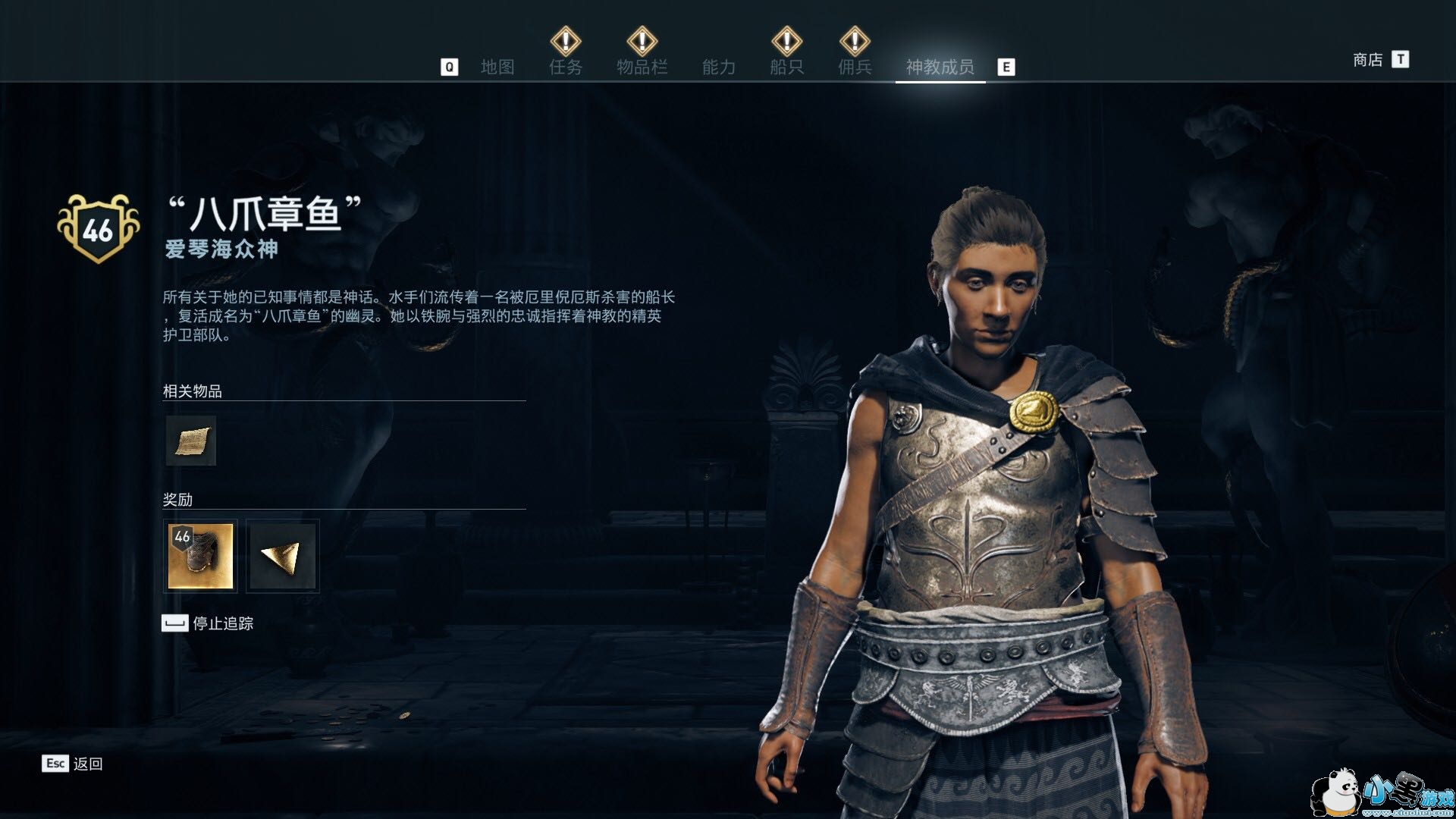The image size is (1456, 819).
Task: Go to the 船只 ship tab
Action: (786, 67)
